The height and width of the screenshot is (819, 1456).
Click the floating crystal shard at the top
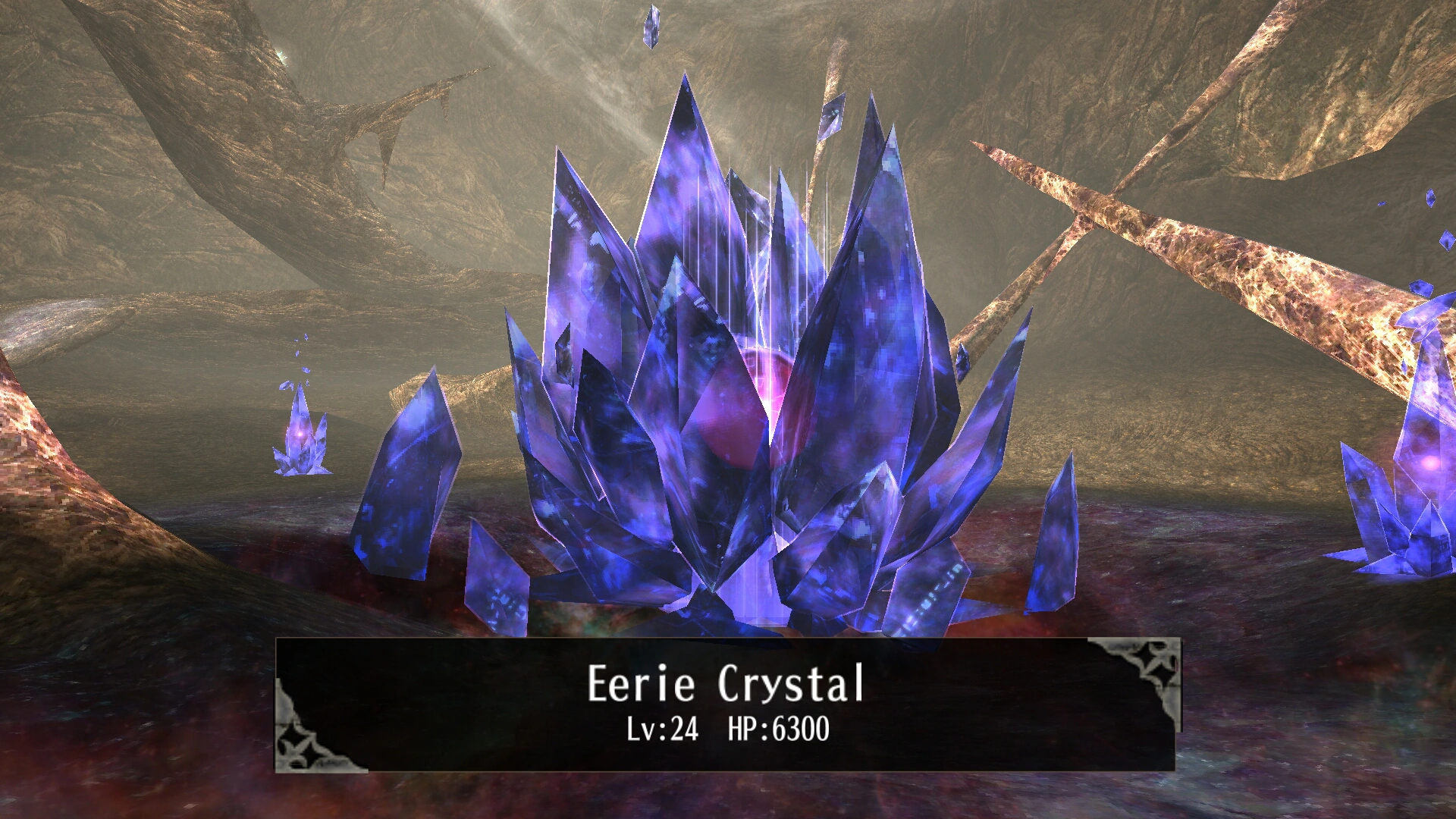[x=654, y=27]
